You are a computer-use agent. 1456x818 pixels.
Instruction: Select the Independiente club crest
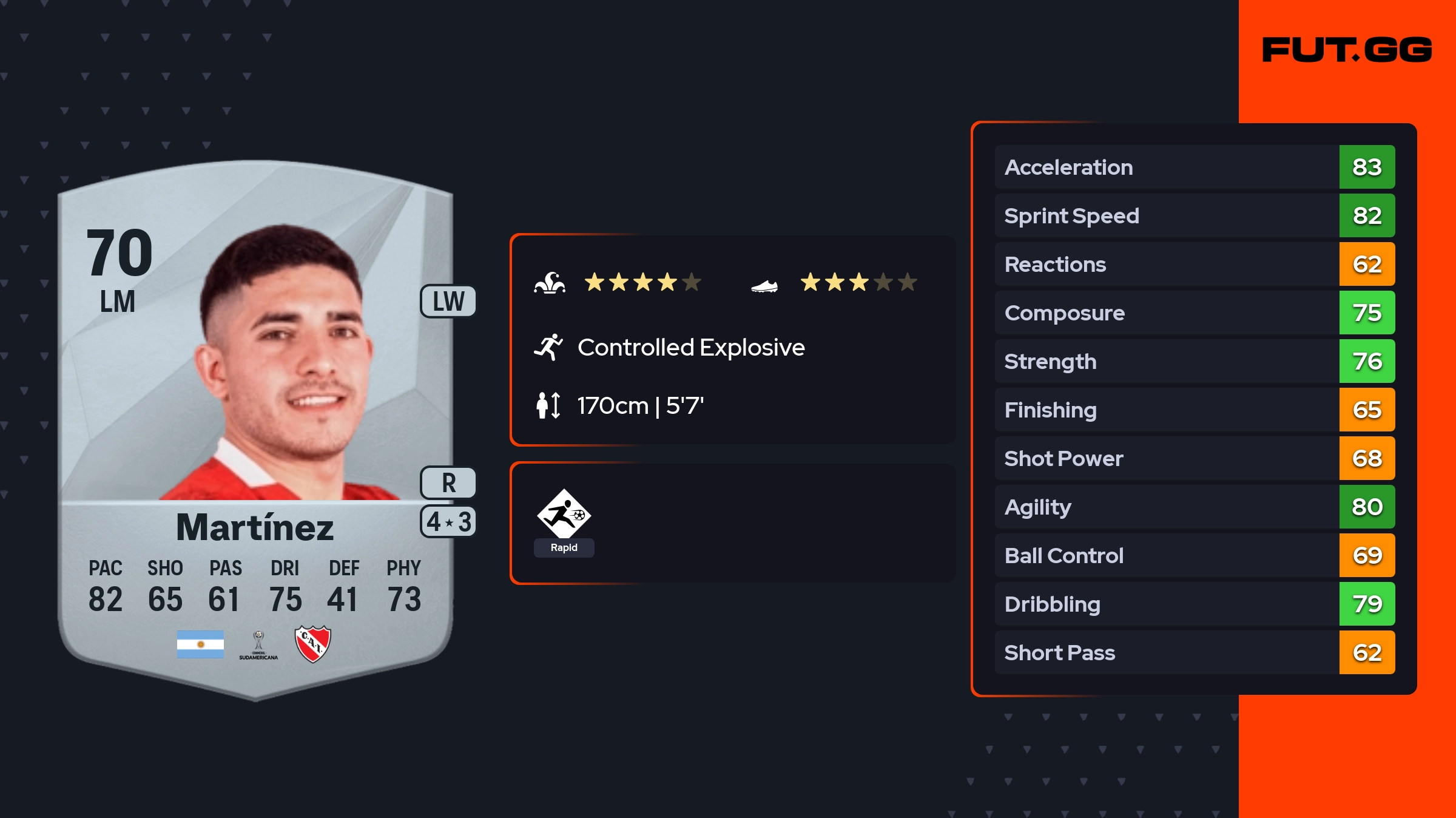pyautogui.click(x=312, y=644)
